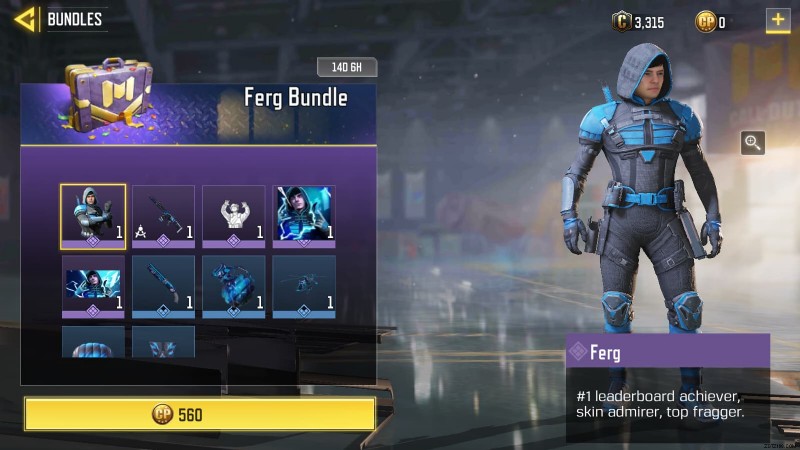Screen dimensions: 800x450
Task: Select the helicopter skin slot
Action: (304, 286)
